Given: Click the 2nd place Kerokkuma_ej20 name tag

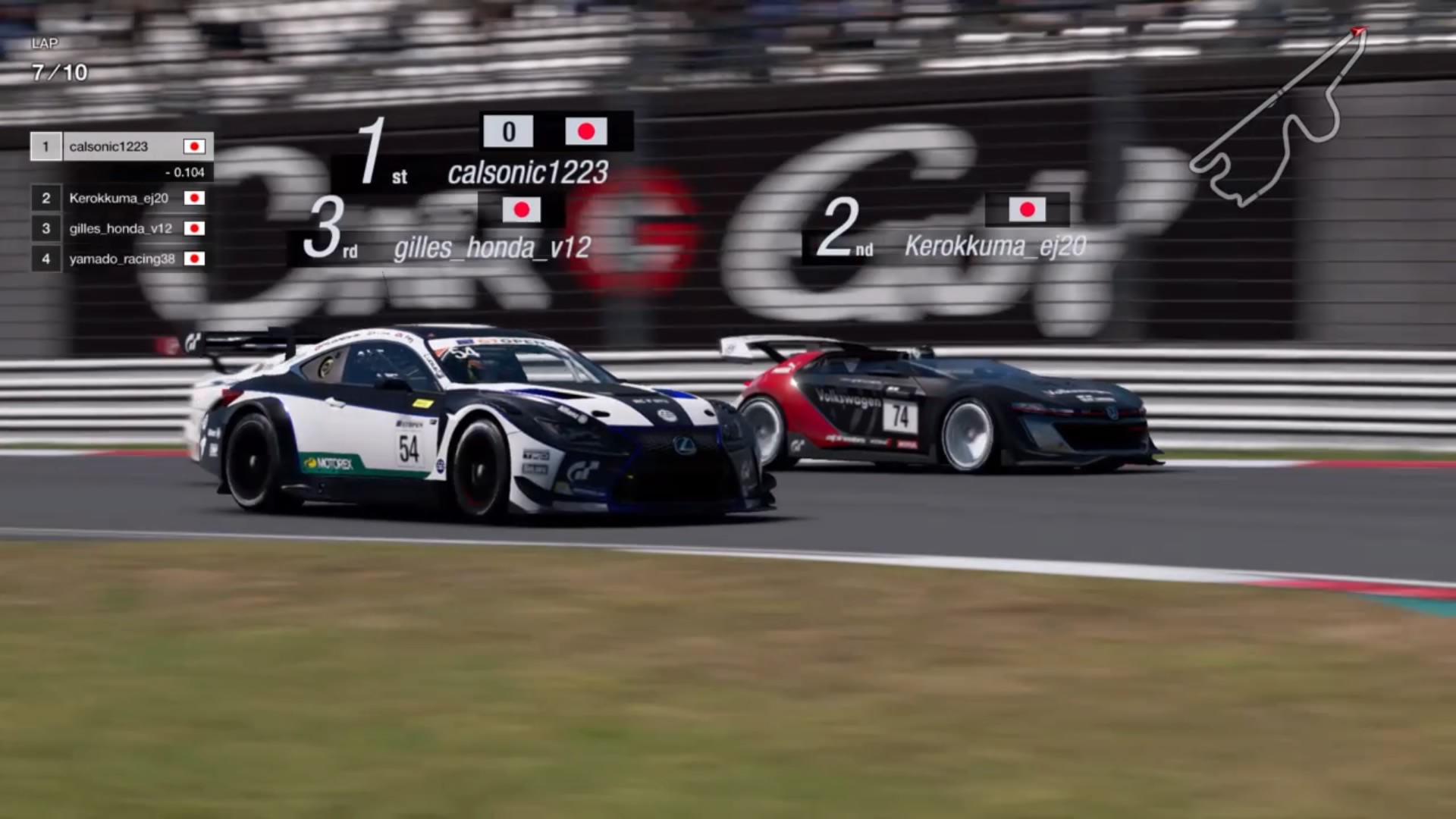Looking at the screenshot, I should (x=994, y=246).
